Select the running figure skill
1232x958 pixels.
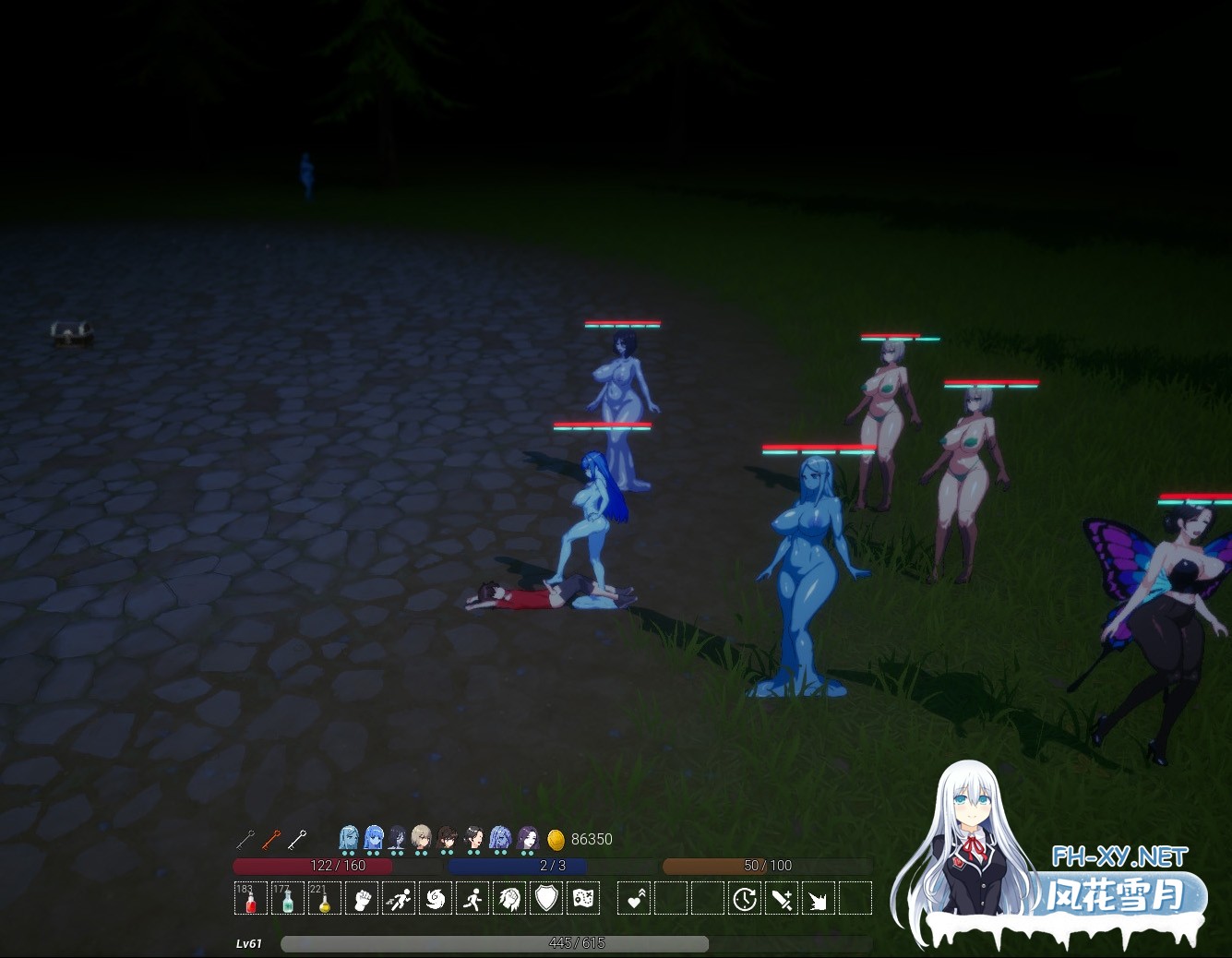tap(472, 898)
